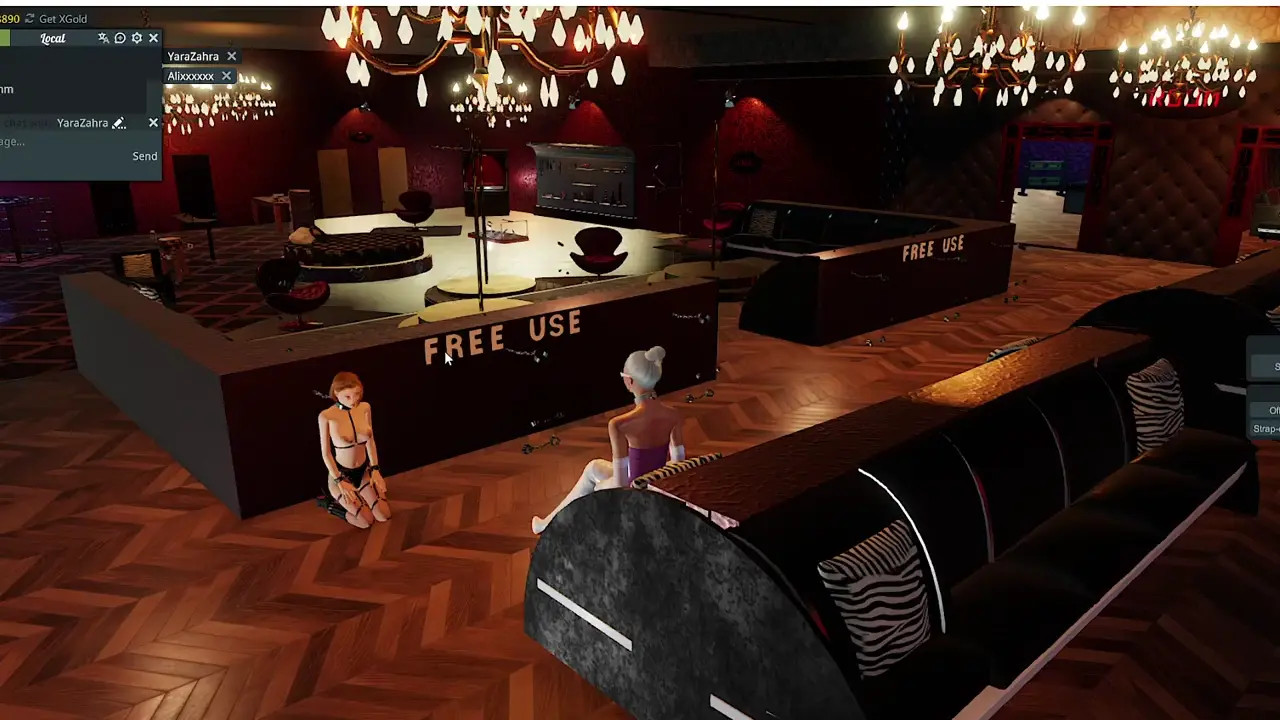Open the Get XGold shop link
This screenshot has width=1280, height=720.
pyautogui.click(x=62, y=18)
